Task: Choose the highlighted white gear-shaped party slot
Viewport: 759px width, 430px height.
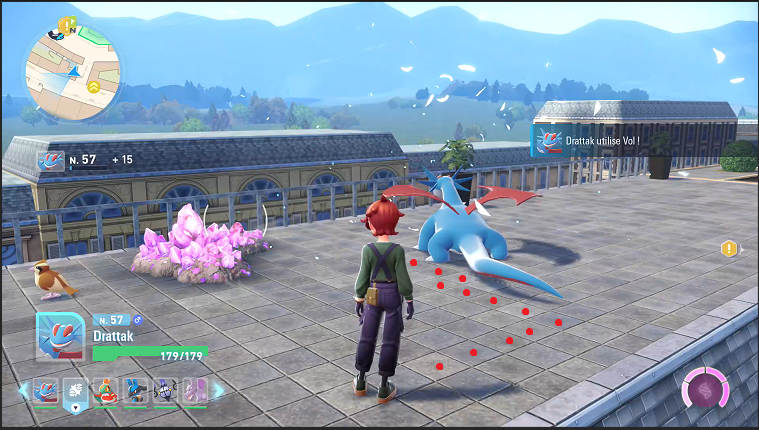Action: click(x=77, y=391)
